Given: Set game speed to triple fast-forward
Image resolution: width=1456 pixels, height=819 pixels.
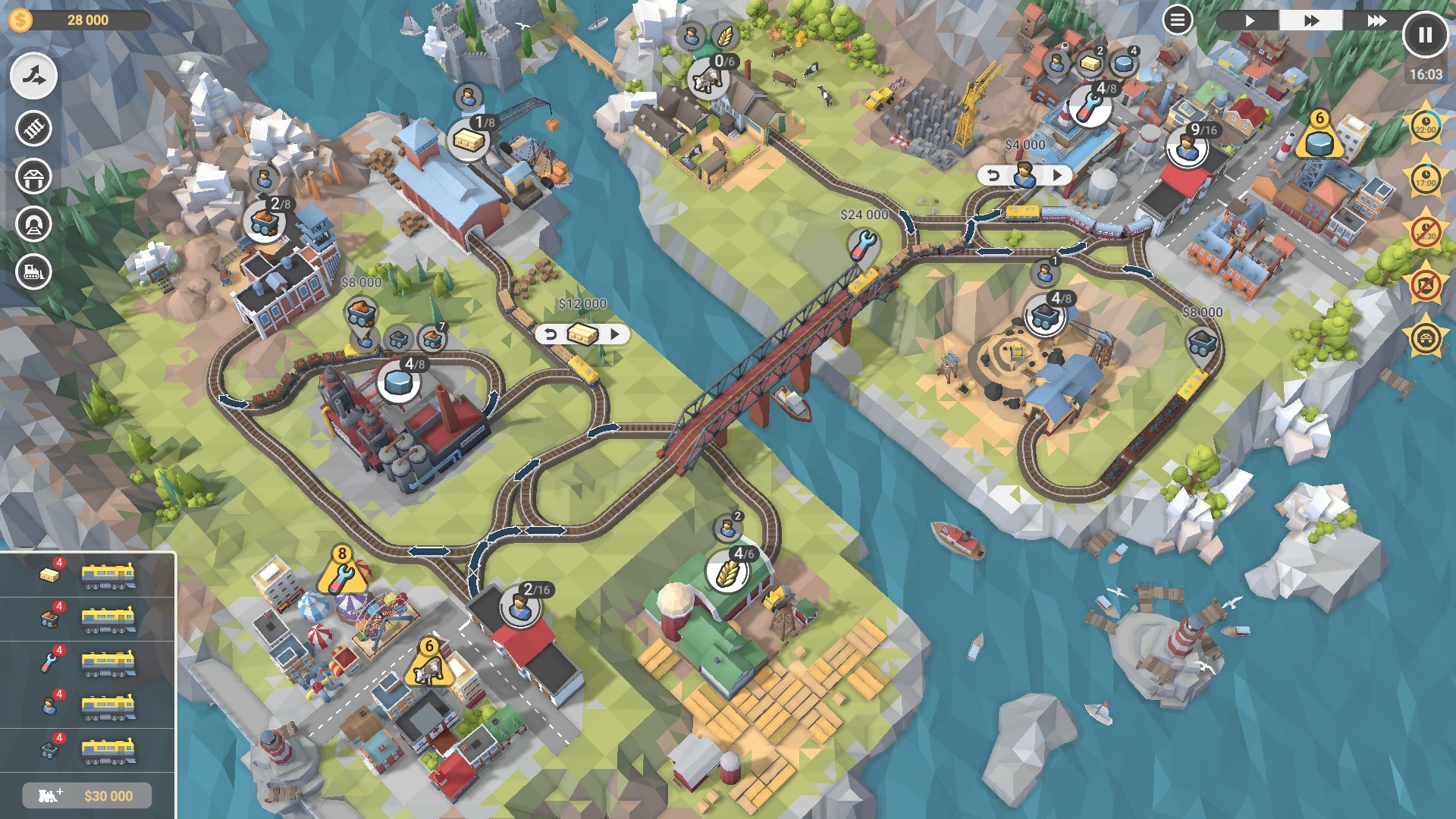Looking at the screenshot, I should pyautogui.click(x=1376, y=20).
